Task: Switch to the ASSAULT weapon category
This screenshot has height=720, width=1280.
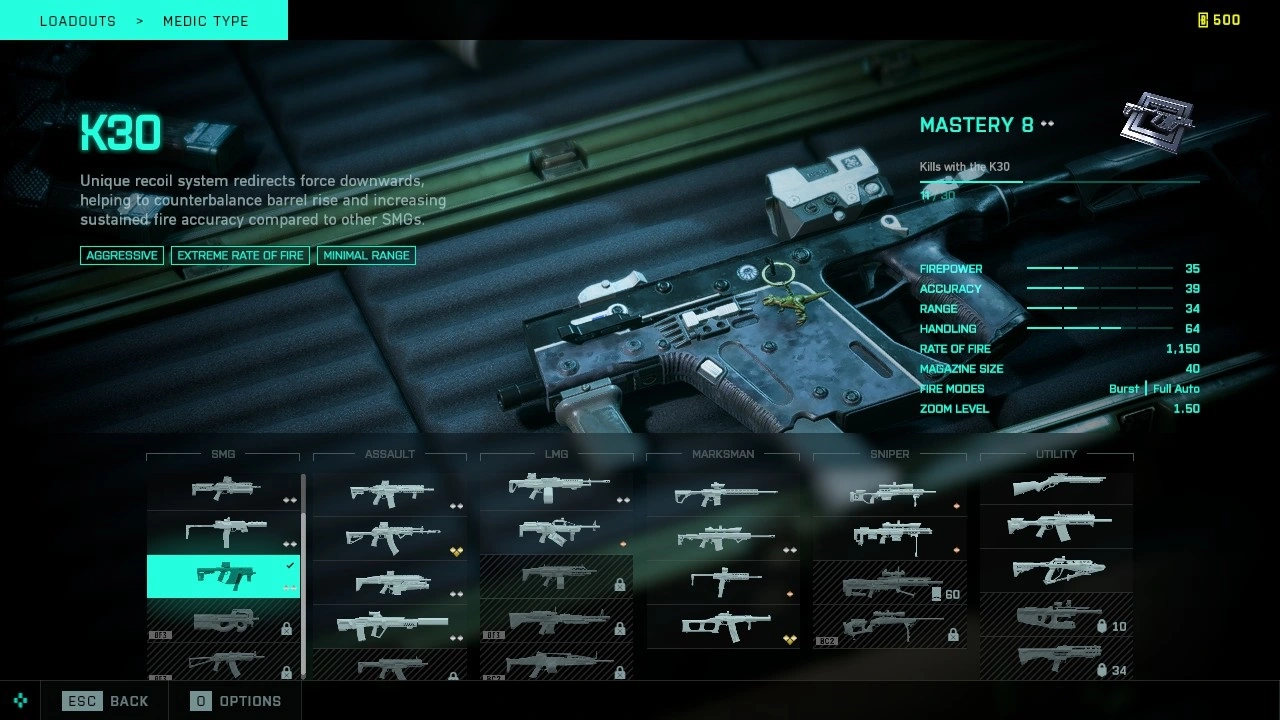Action: point(389,454)
